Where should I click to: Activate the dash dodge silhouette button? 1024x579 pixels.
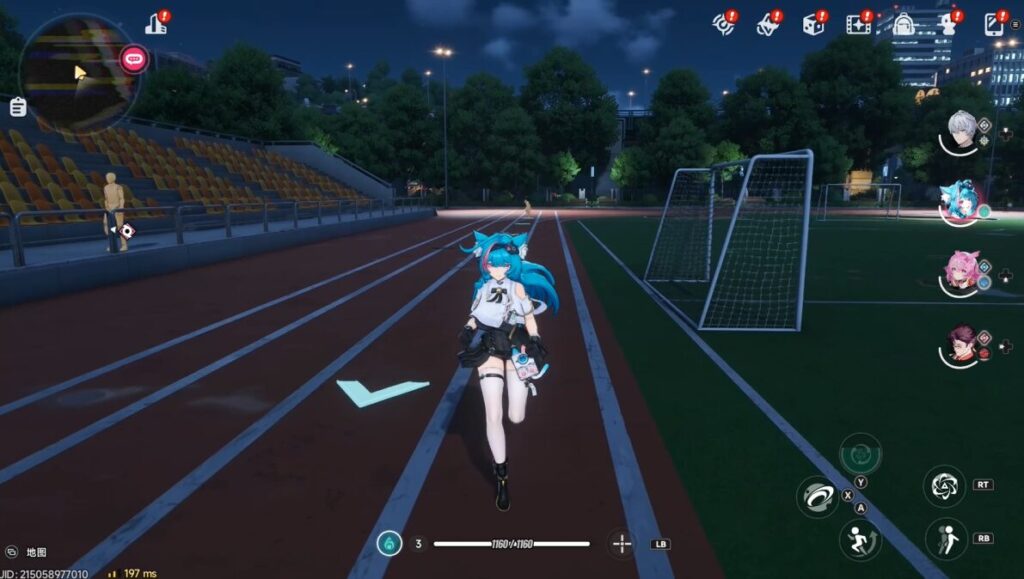pyautogui.click(x=944, y=539)
